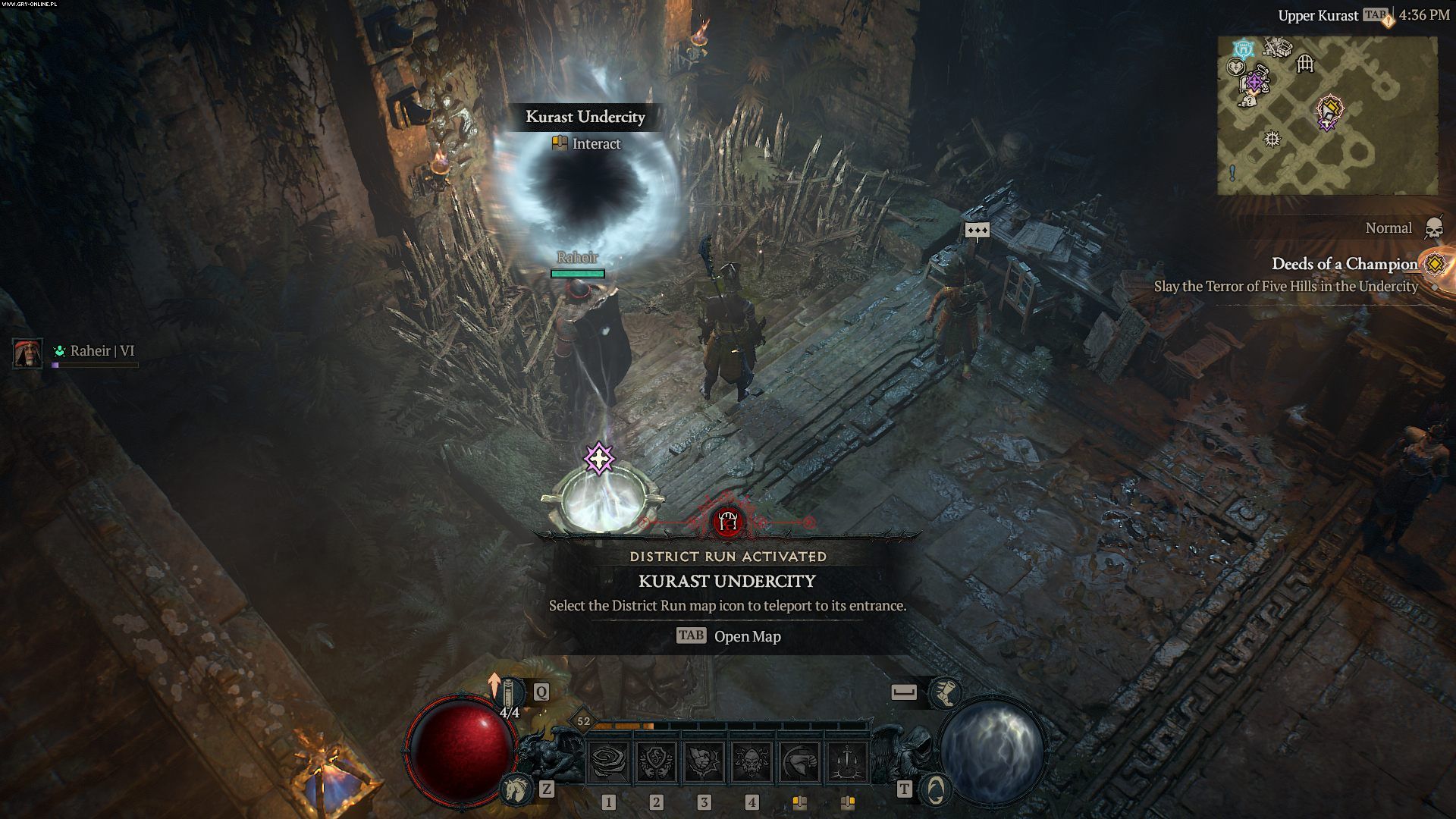This screenshot has width=1456, height=819.
Task: Trigger the evade boot icon
Action: pos(944,692)
